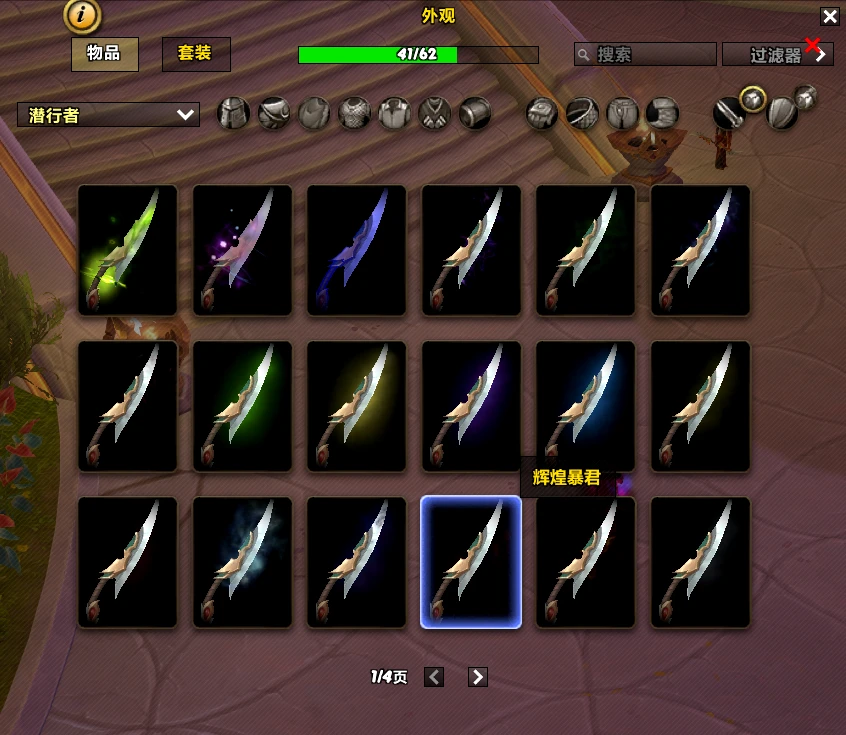Choose the blue-highlighted dagger appearance card
The image size is (846, 735).
(471, 562)
